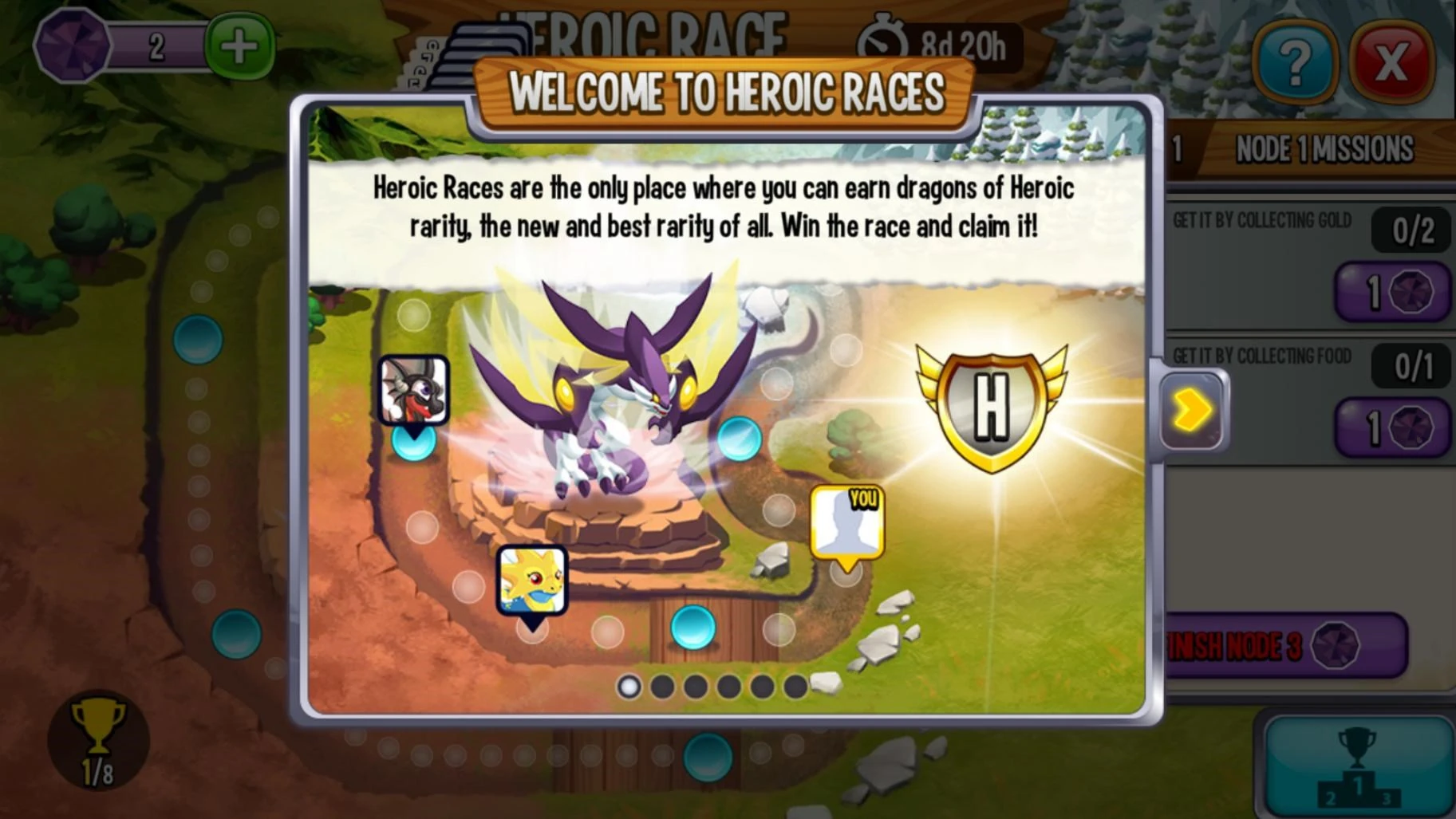Click the purple gem currency icon
Image resolution: width=1456 pixels, height=819 pixels.
click(72, 45)
